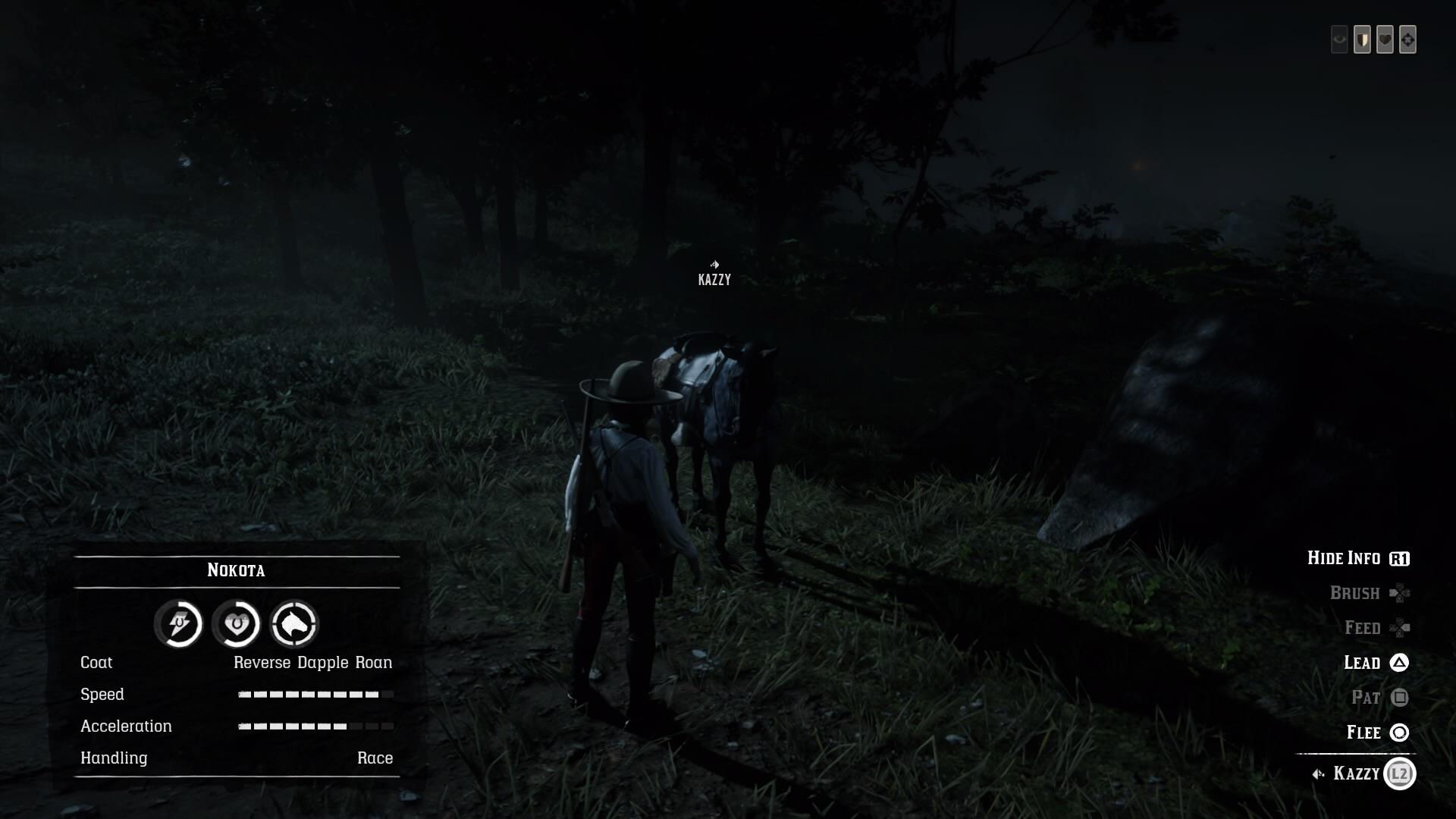Click the Kazzy L2 label
The image size is (1456, 819).
pos(1357,773)
